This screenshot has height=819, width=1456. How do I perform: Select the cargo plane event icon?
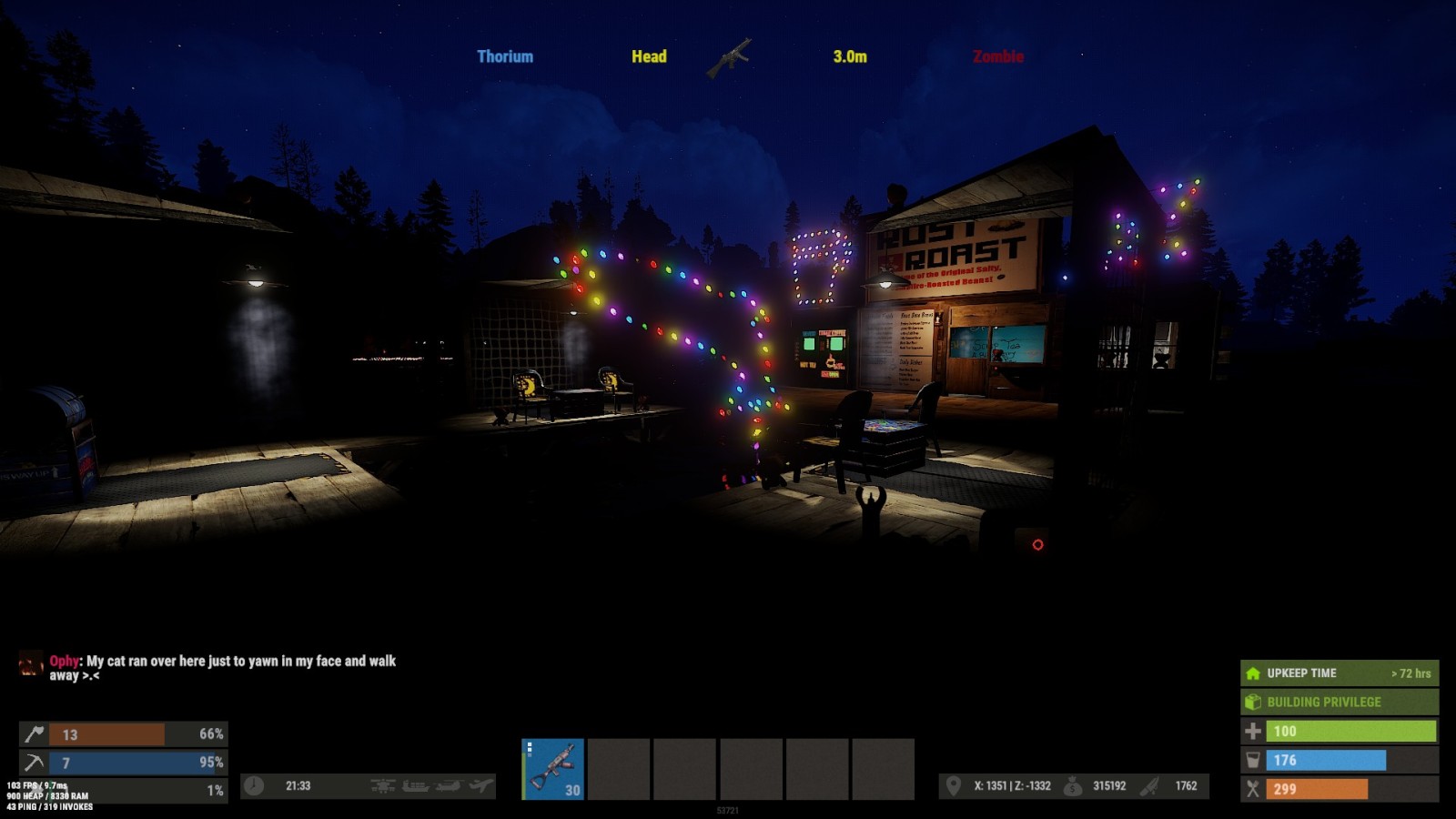pos(481,786)
